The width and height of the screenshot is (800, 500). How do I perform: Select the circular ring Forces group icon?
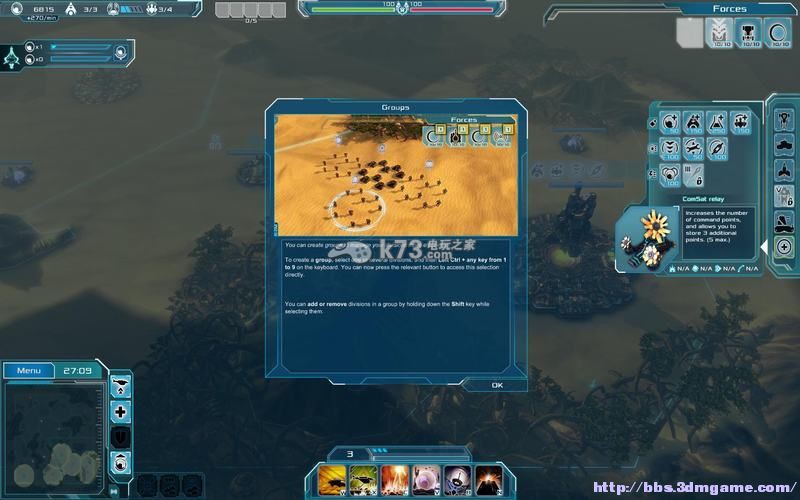778,32
